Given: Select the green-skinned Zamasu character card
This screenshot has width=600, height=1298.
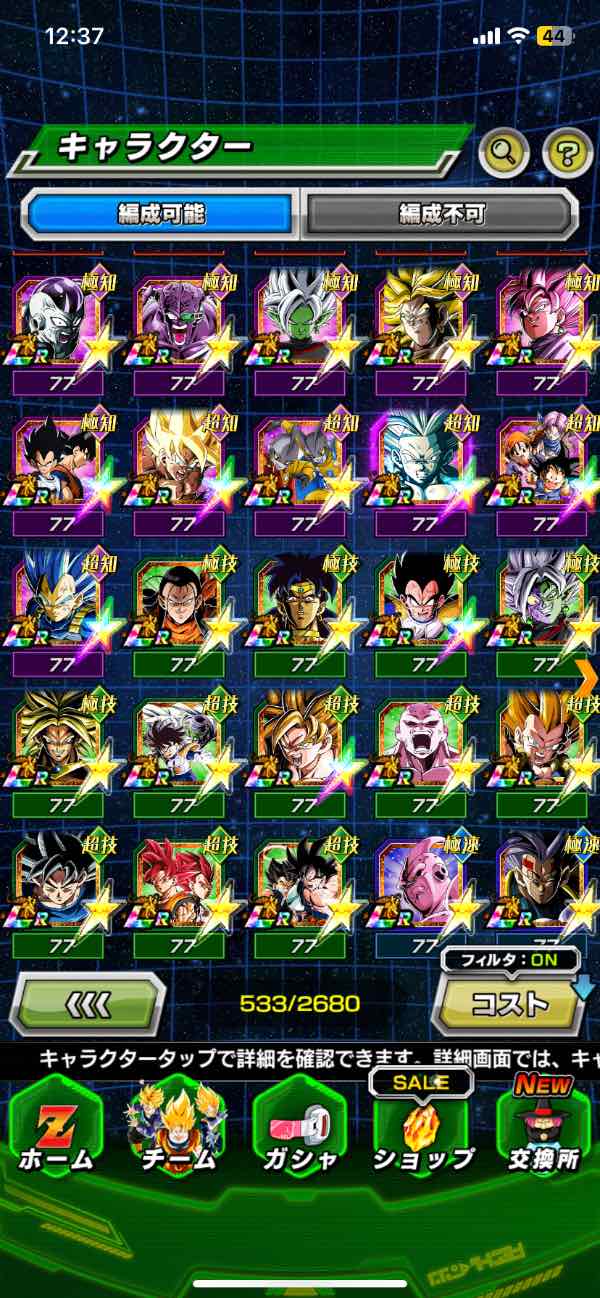Looking at the screenshot, I should (x=300, y=317).
